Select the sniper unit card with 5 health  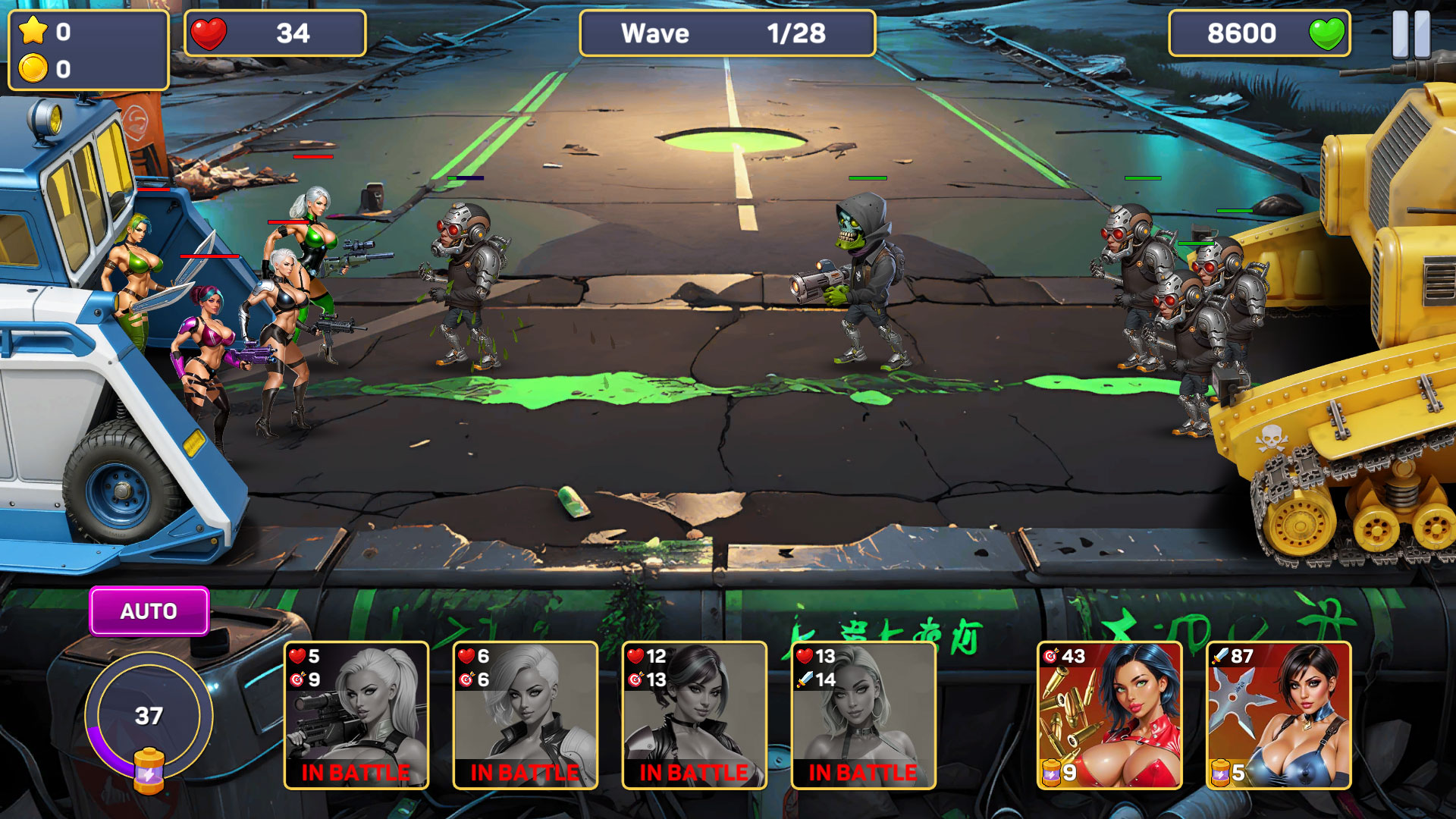[x=356, y=715]
